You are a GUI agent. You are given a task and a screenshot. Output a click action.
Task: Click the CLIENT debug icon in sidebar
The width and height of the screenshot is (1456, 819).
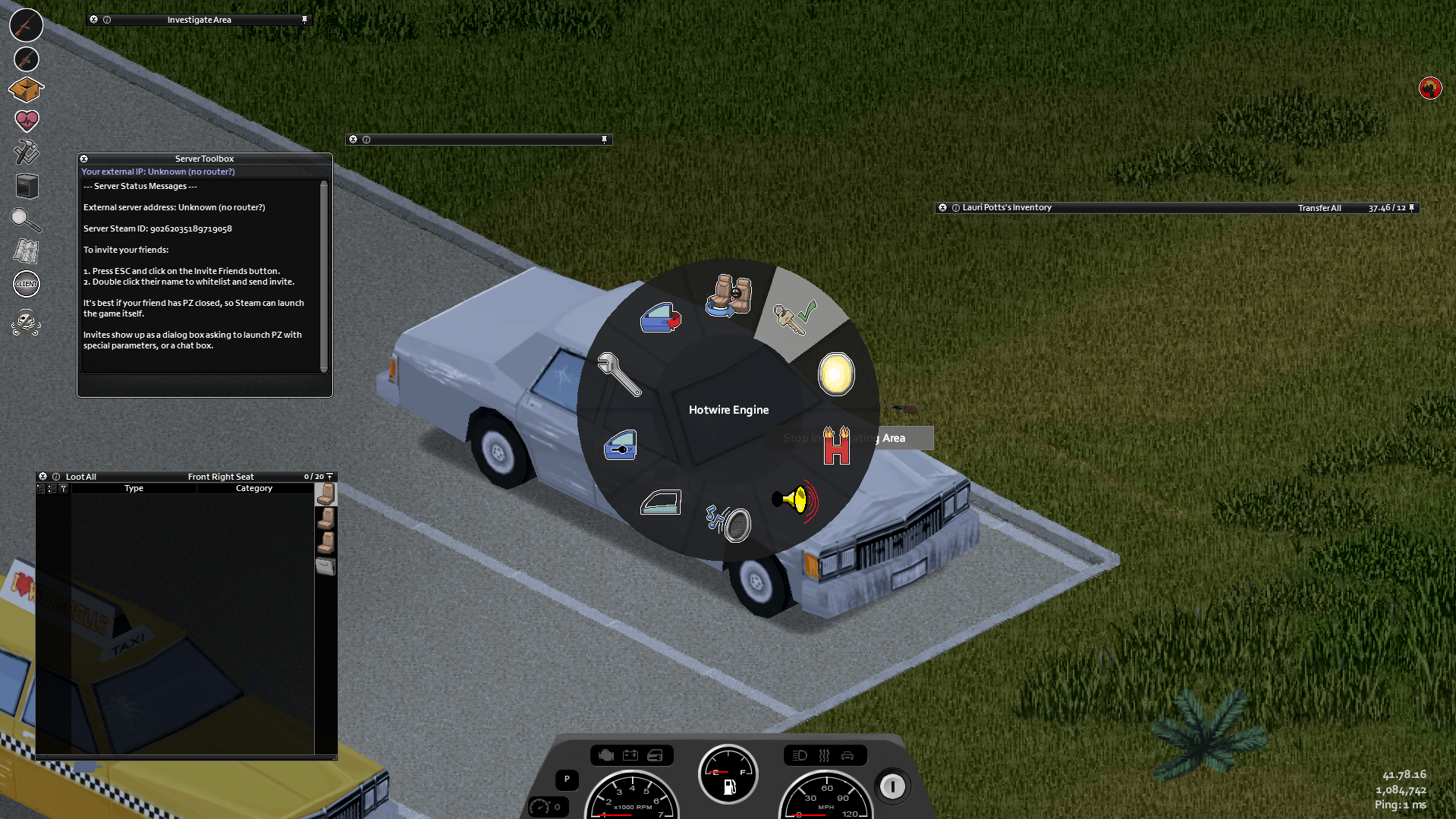click(x=26, y=284)
